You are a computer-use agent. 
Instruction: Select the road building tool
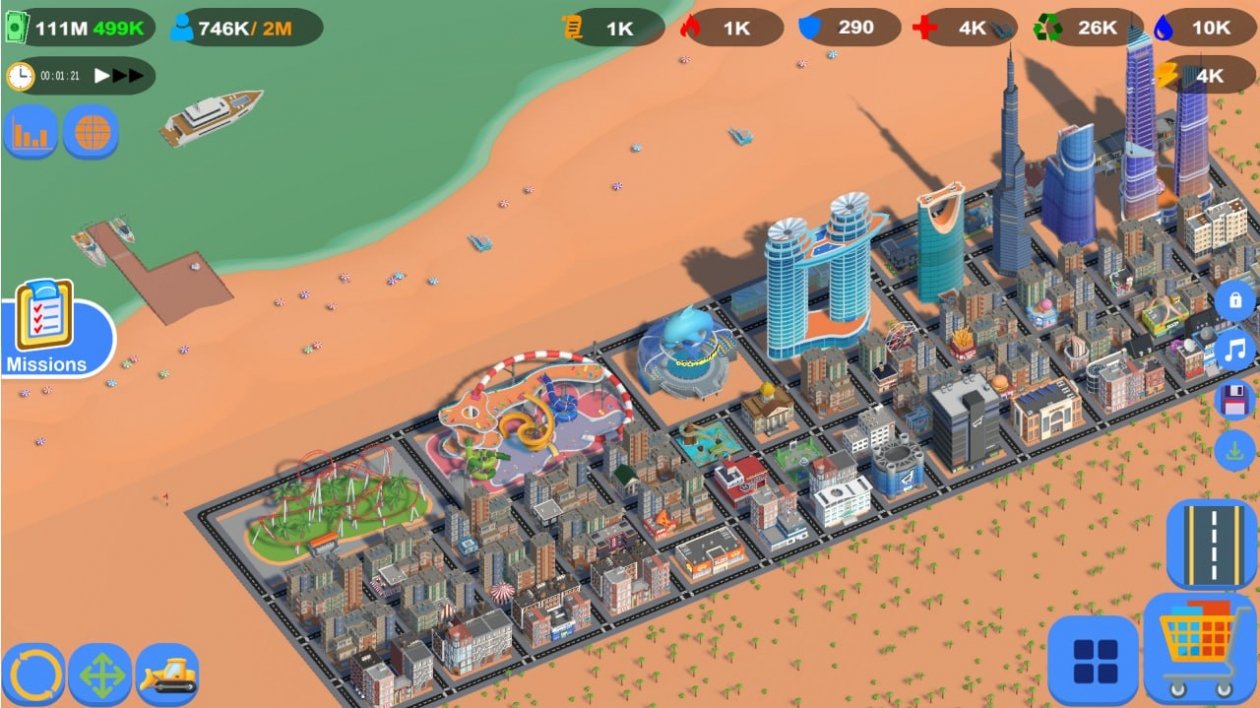(x=1211, y=543)
